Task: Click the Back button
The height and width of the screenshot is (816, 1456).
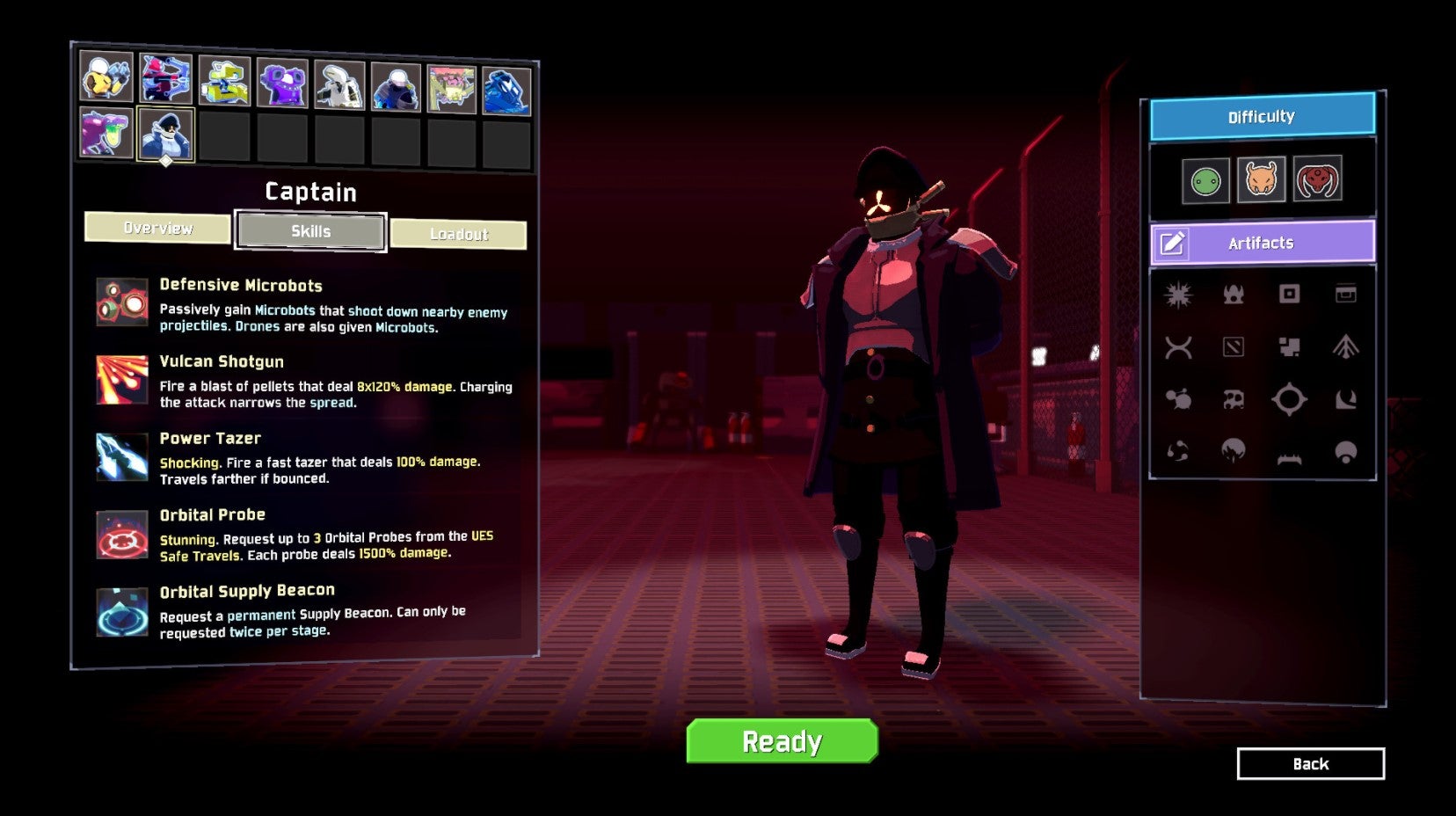Action: 1311,763
